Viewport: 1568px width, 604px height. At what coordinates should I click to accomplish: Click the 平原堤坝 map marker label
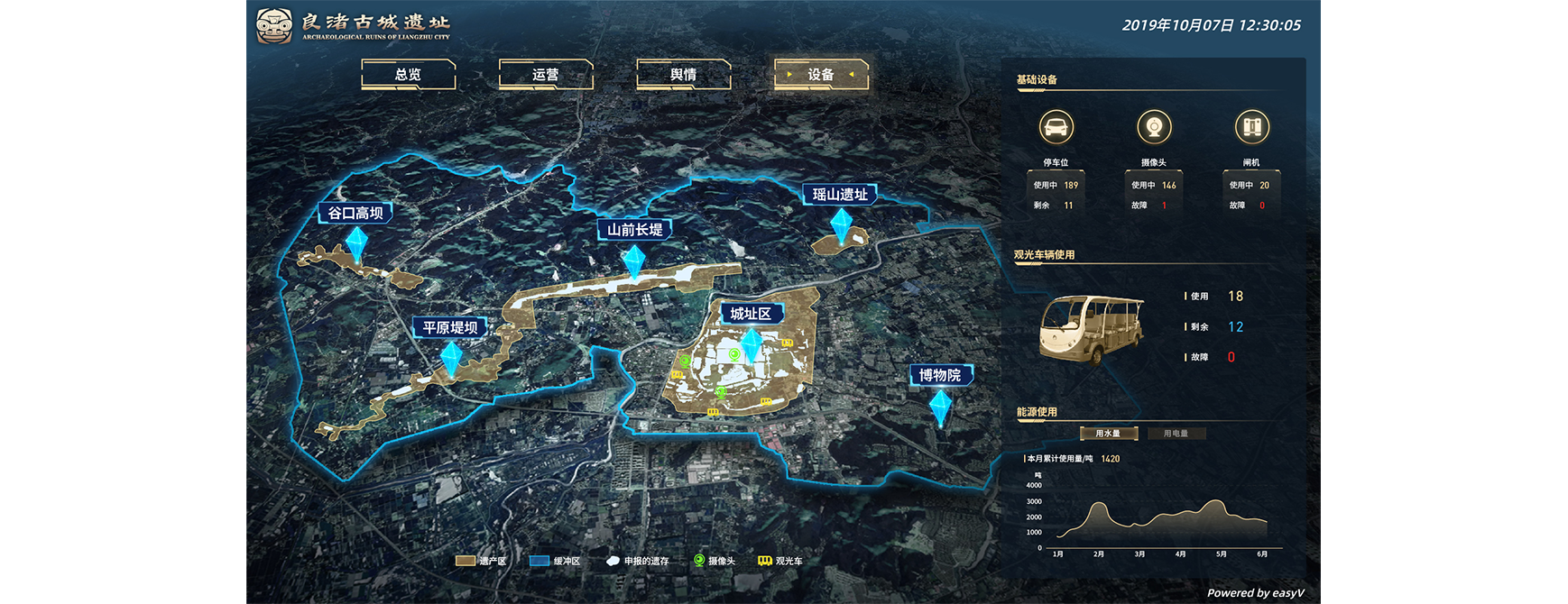pyautogui.click(x=450, y=327)
